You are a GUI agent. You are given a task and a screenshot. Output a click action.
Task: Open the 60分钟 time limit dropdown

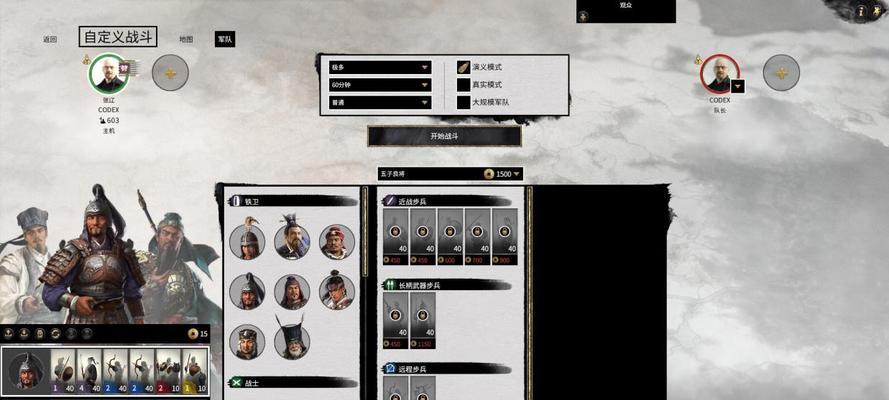pos(379,85)
